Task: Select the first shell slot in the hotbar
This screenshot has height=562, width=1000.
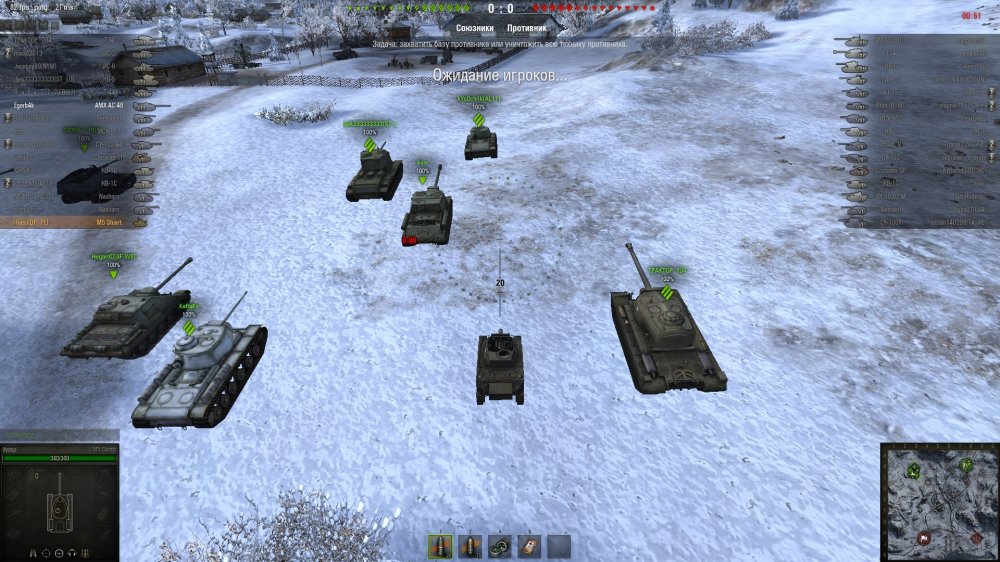Action: point(439,546)
